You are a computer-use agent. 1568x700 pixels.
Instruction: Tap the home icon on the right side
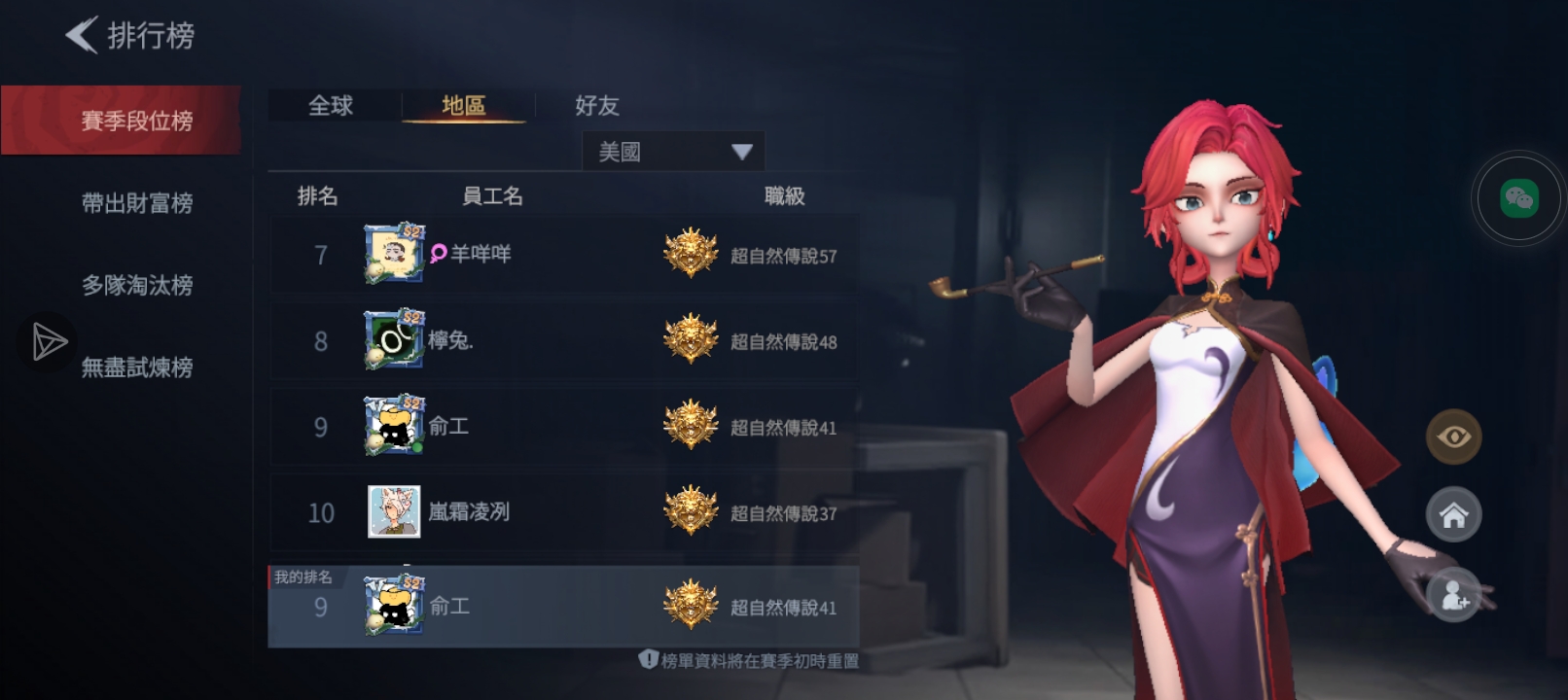pyautogui.click(x=1452, y=514)
